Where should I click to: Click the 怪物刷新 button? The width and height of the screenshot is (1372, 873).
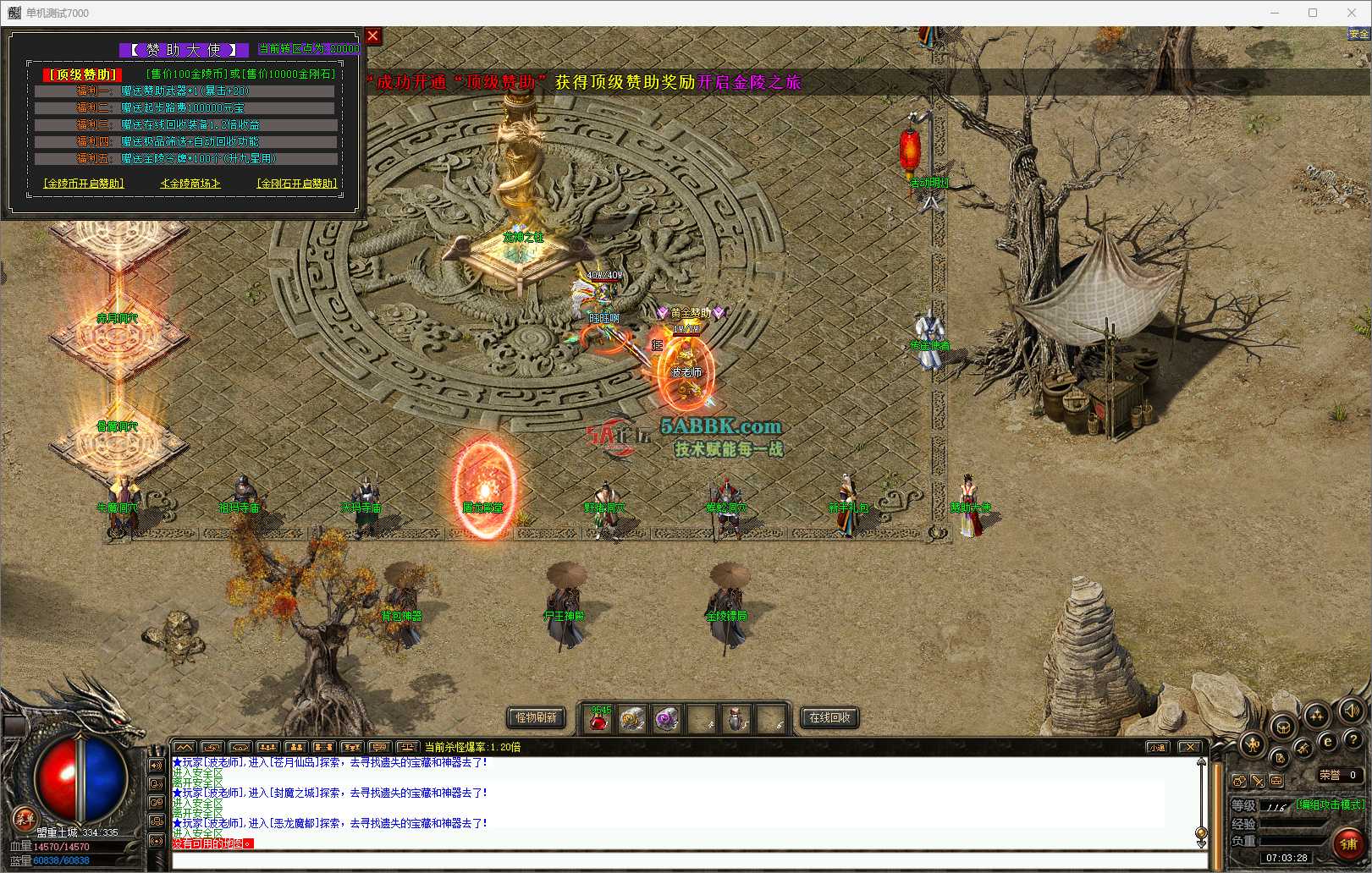pos(537,717)
